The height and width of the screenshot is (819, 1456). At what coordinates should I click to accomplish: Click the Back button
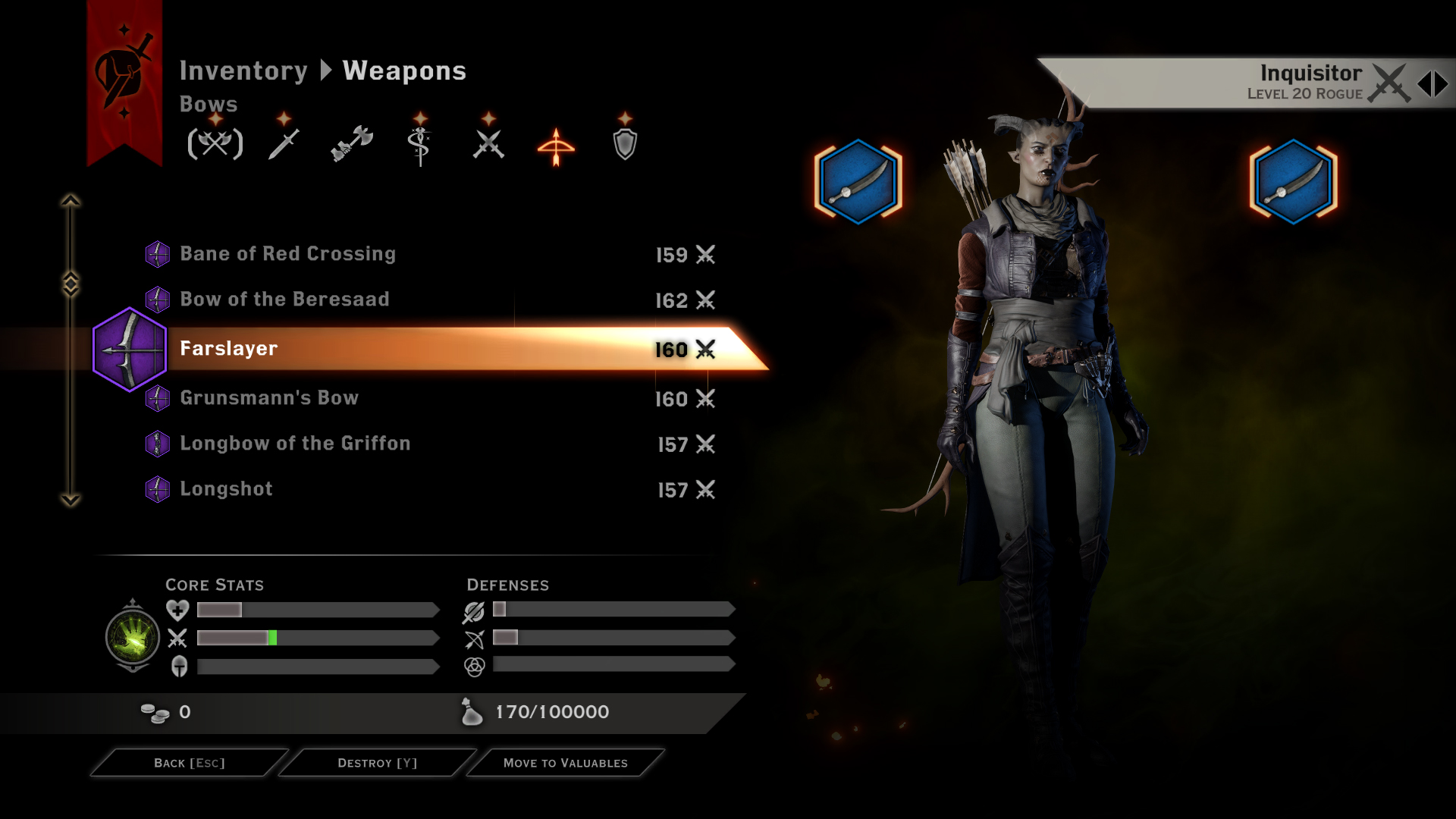[190, 763]
